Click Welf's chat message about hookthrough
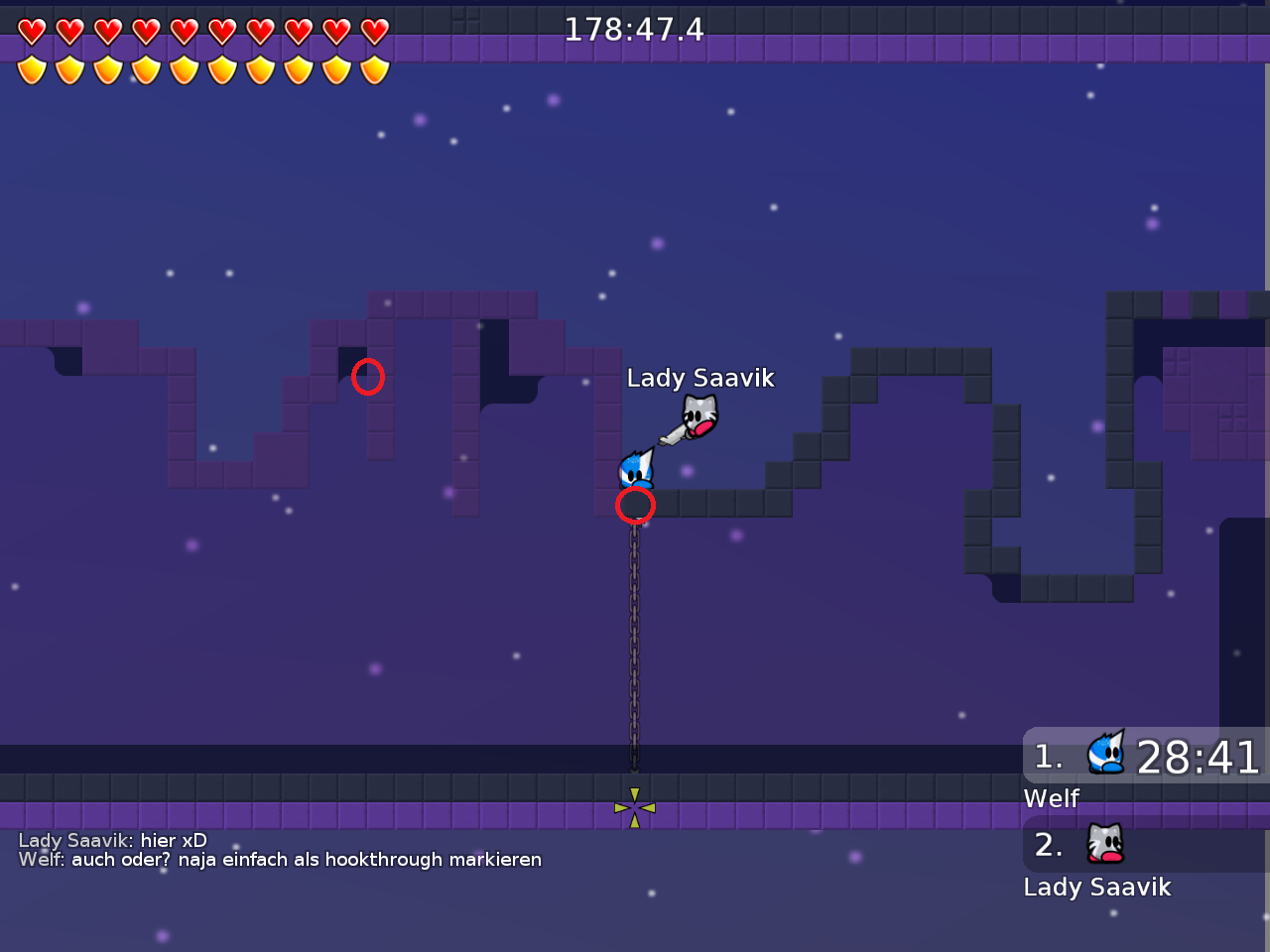Viewport: 1270px width, 952px height. (x=280, y=860)
